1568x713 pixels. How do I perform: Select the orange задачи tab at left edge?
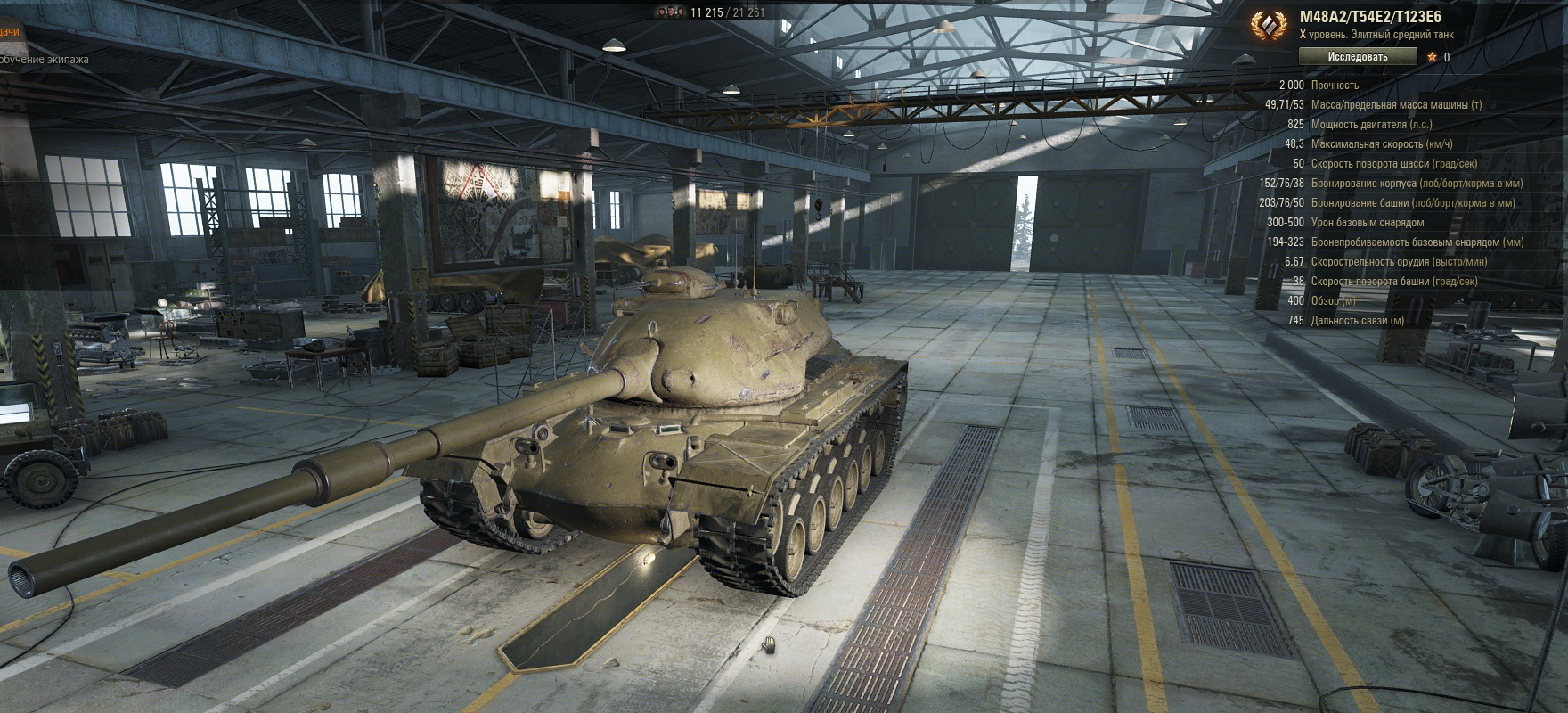pyautogui.click(x=9, y=32)
